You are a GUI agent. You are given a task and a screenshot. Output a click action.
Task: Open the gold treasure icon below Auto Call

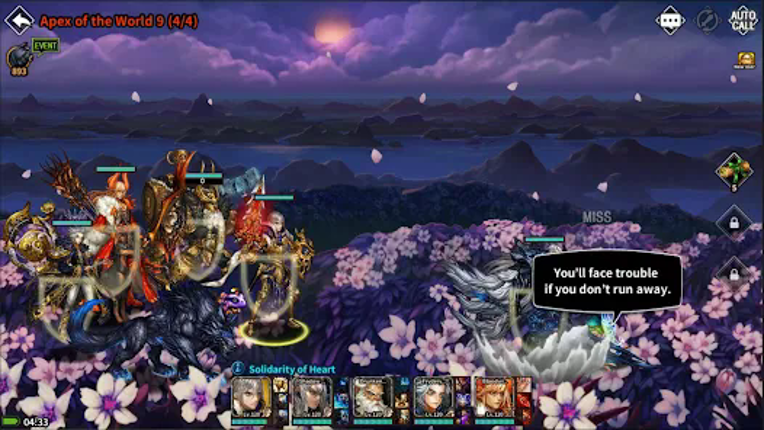click(745, 60)
